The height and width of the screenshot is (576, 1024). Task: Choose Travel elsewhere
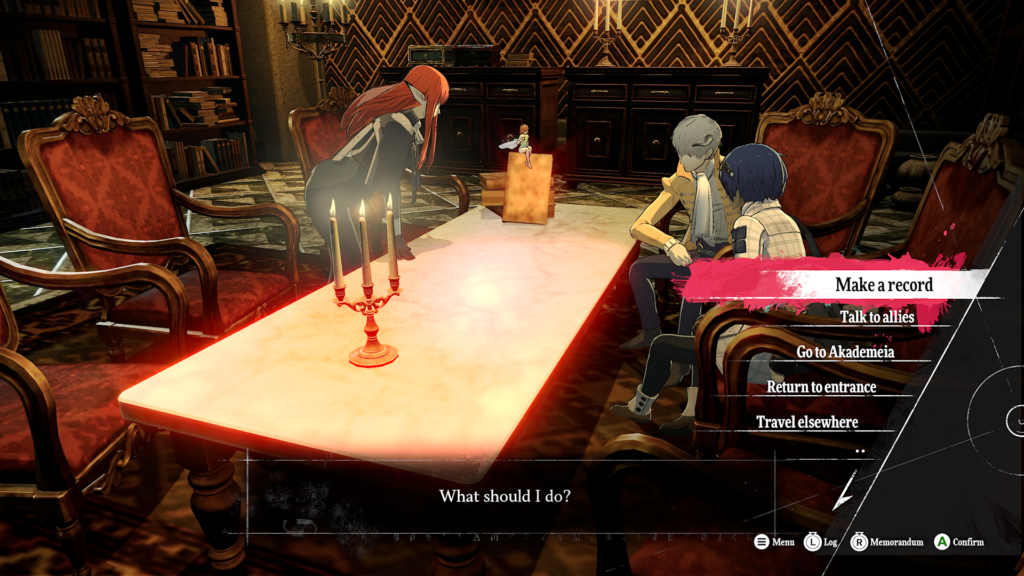[x=806, y=422]
